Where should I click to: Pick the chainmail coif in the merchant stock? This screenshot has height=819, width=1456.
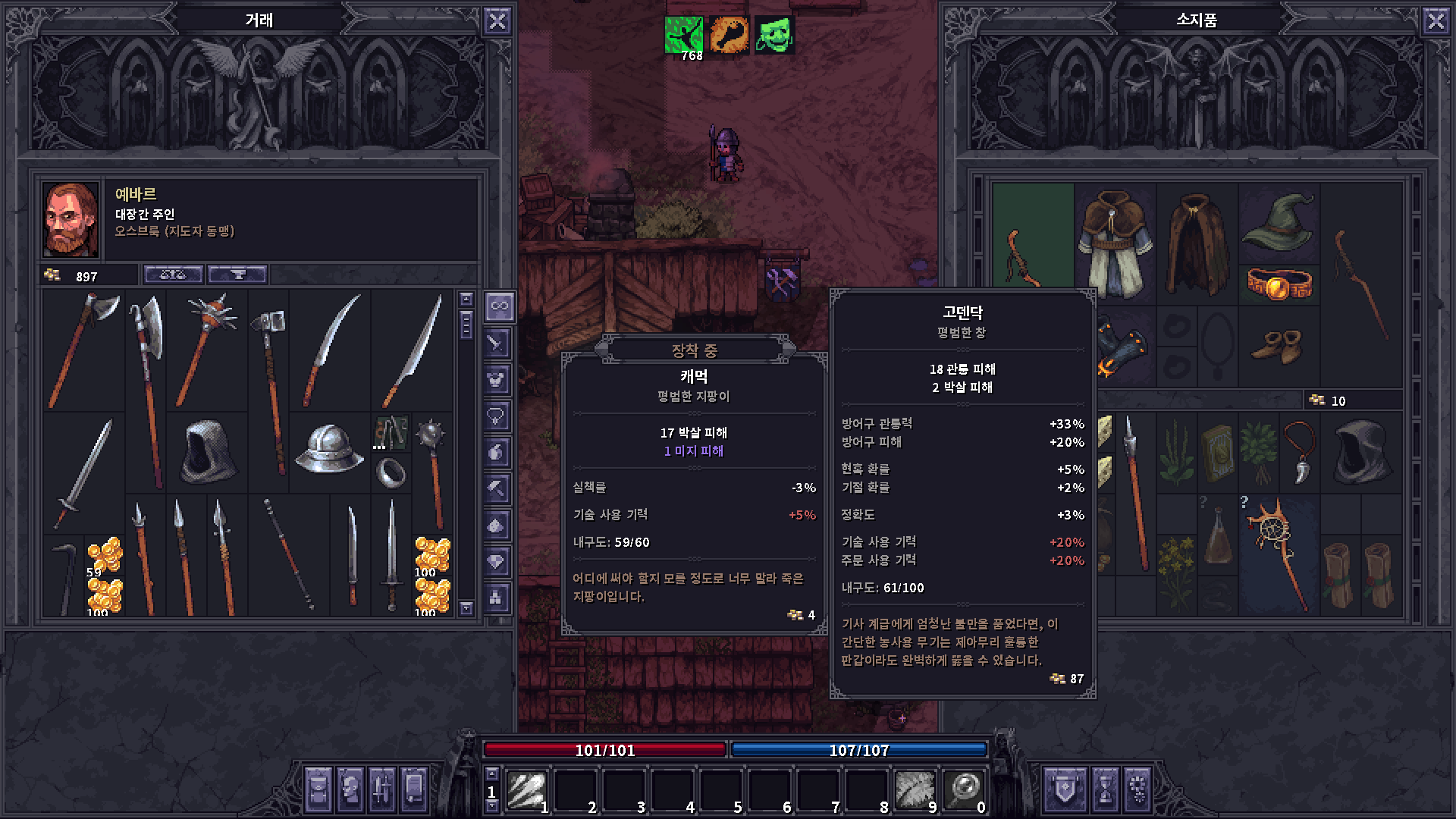[207, 453]
